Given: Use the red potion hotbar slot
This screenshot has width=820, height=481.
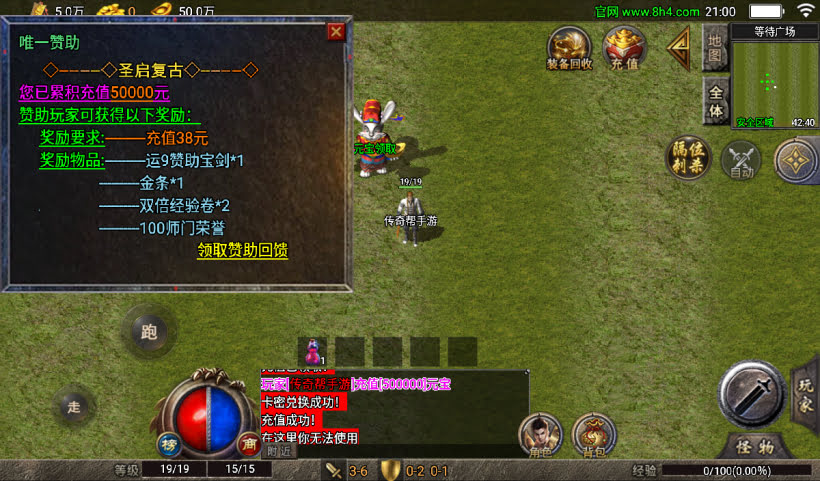Looking at the screenshot, I should [x=314, y=351].
